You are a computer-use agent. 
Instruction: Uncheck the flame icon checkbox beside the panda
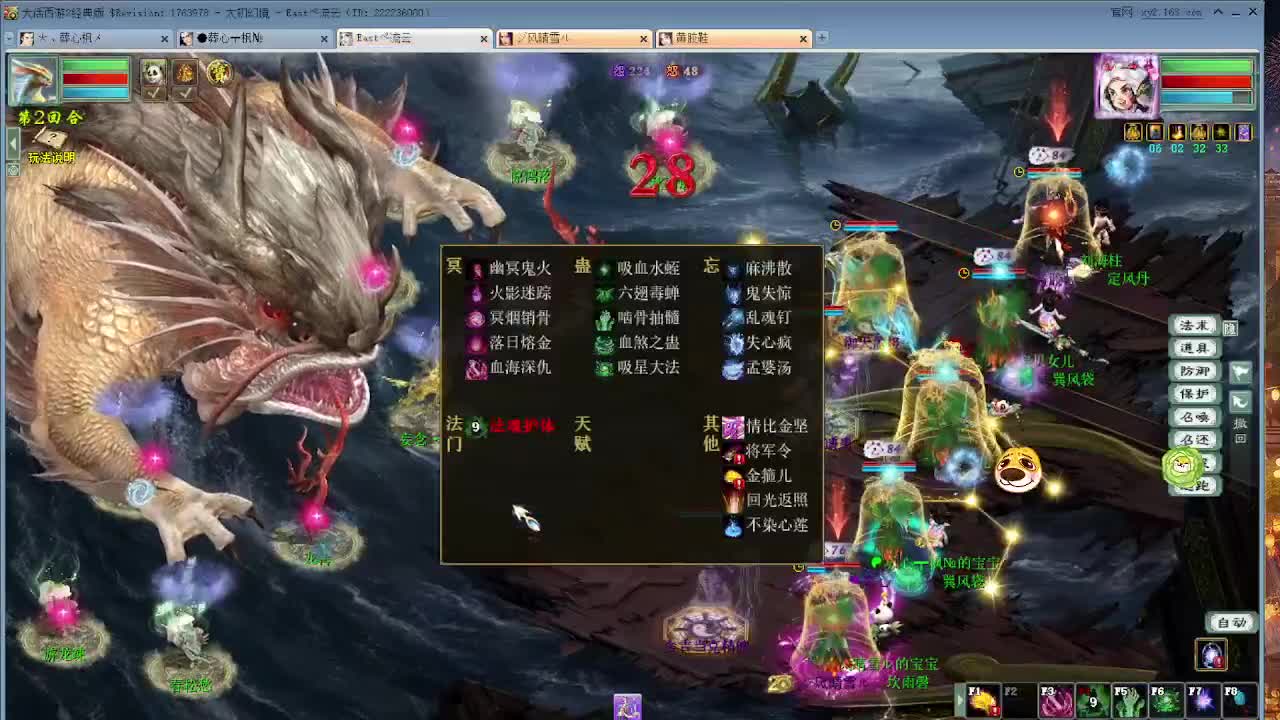click(185, 94)
